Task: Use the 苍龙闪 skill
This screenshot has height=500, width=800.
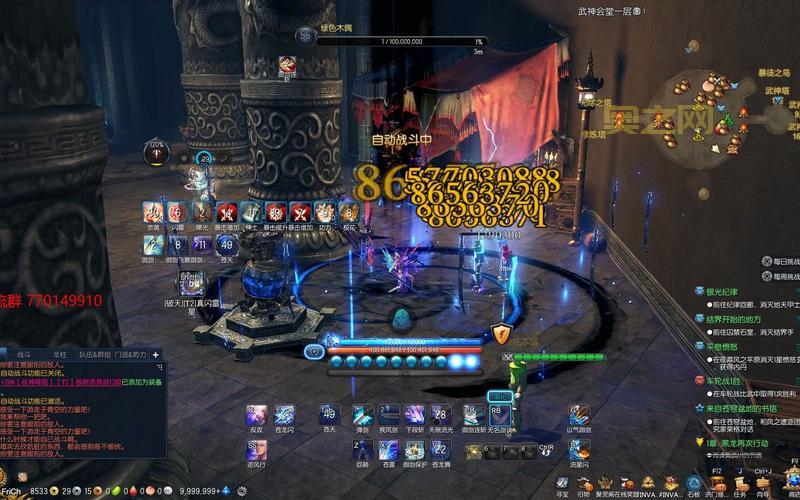Action: pos(284,415)
